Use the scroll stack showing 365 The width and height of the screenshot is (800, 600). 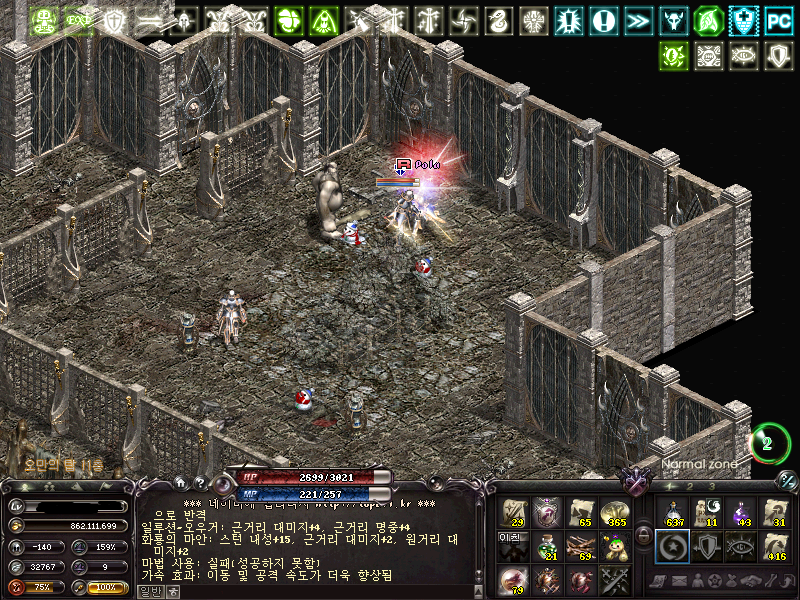coord(615,513)
